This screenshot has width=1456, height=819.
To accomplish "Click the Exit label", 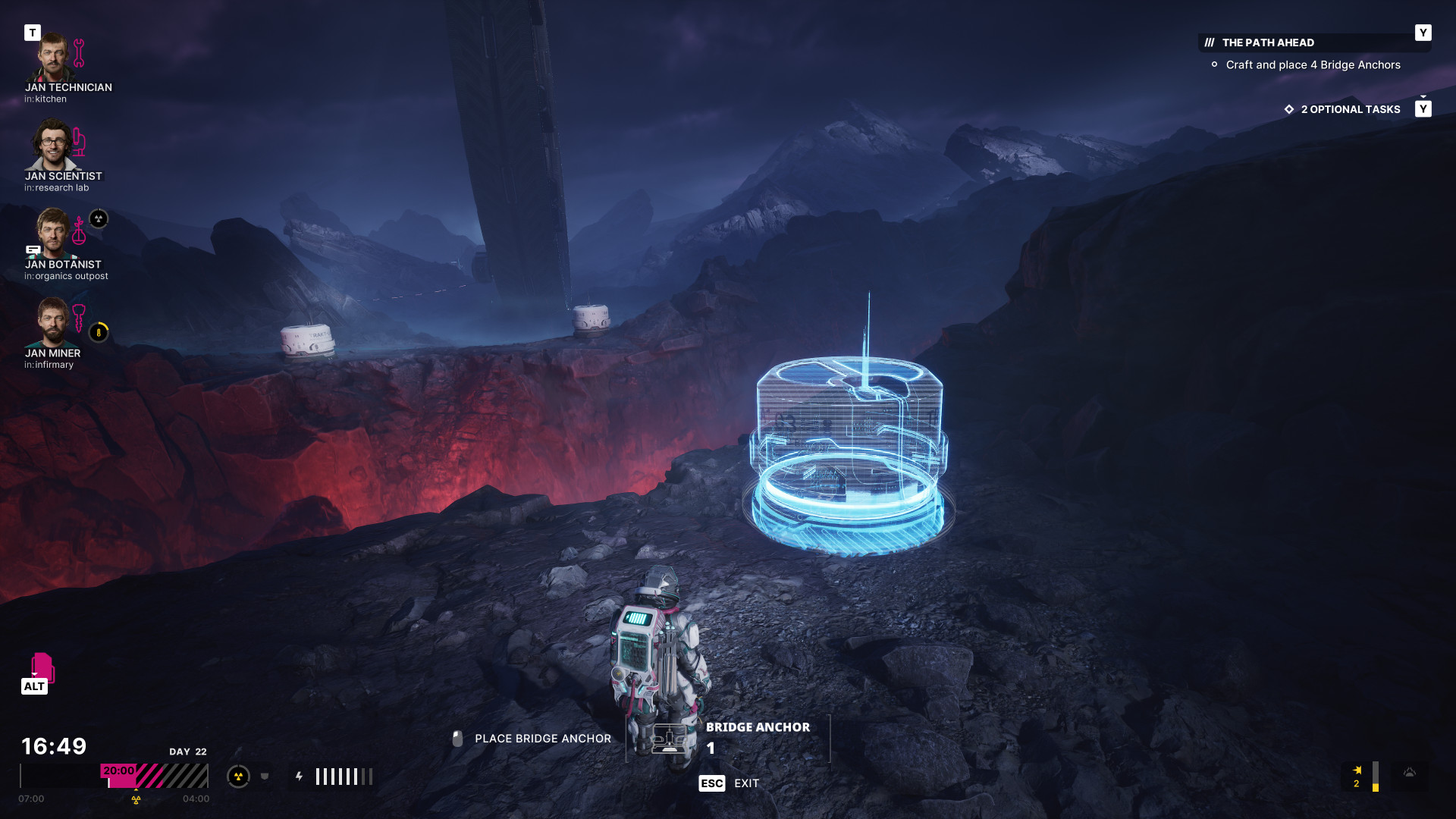I will click(746, 783).
